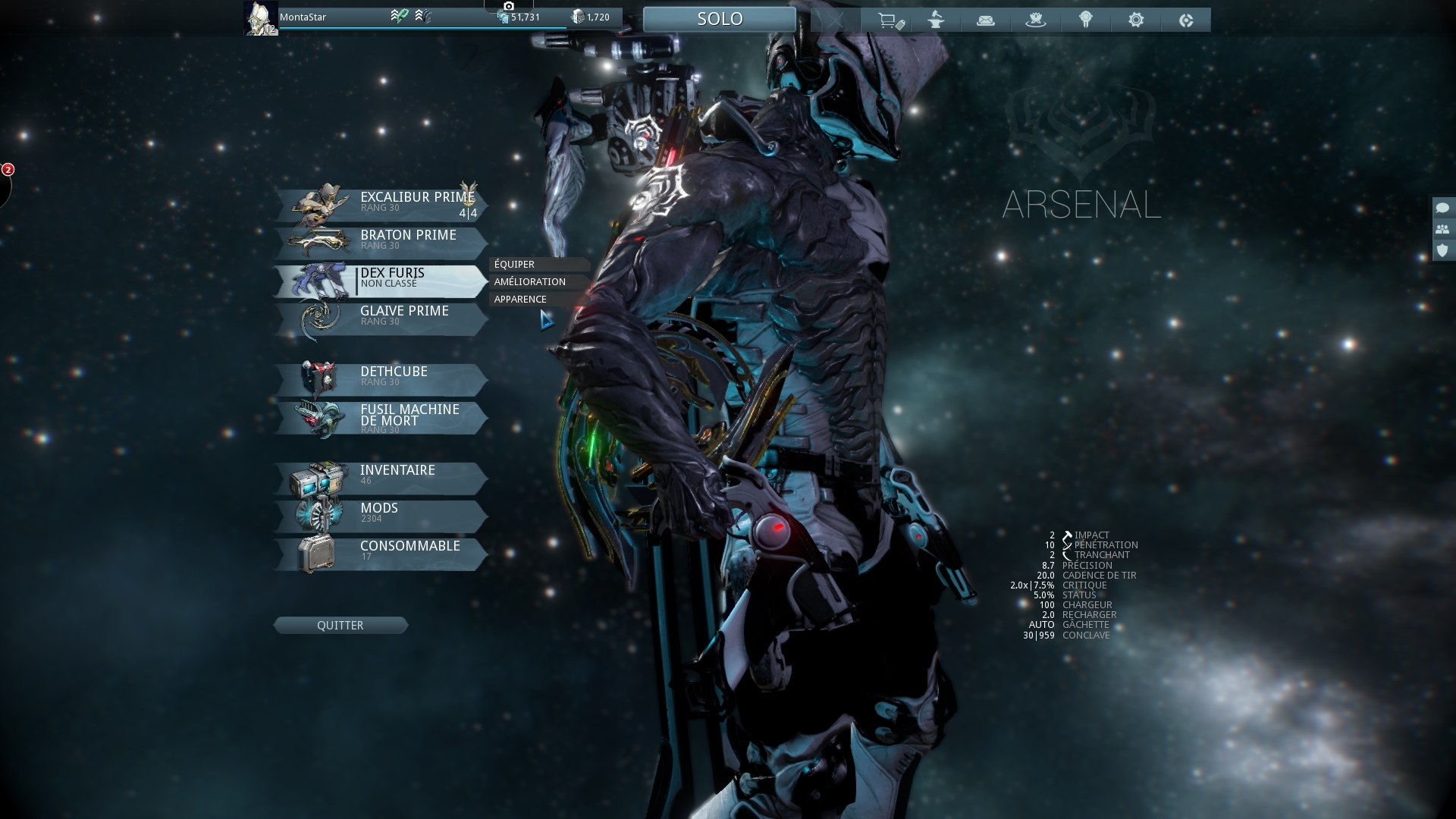
Task: Open chat via the speech bubble icon
Action: [x=1442, y=209]
